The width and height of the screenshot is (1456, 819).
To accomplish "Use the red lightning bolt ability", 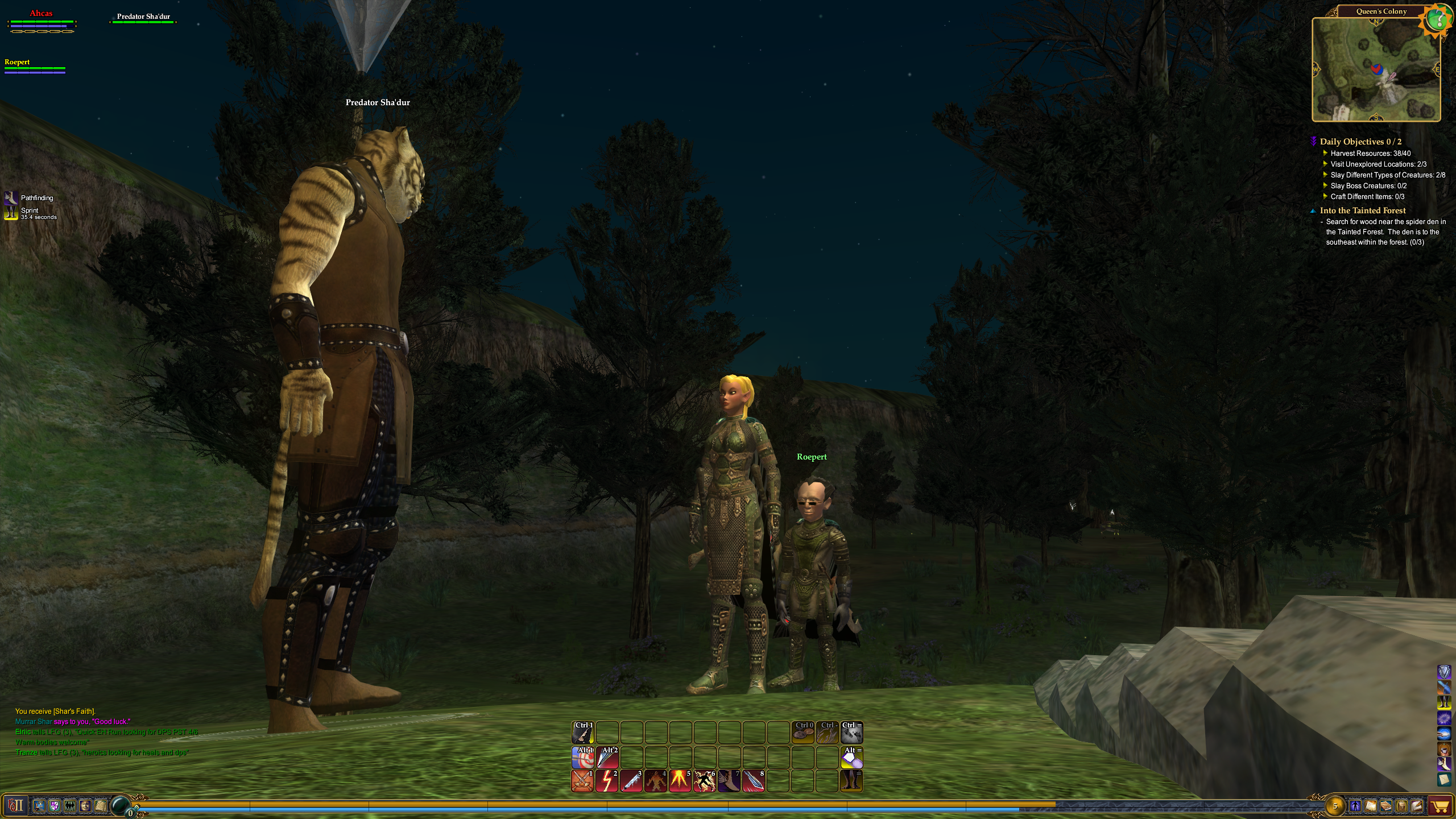I will (x=607, y=781).
